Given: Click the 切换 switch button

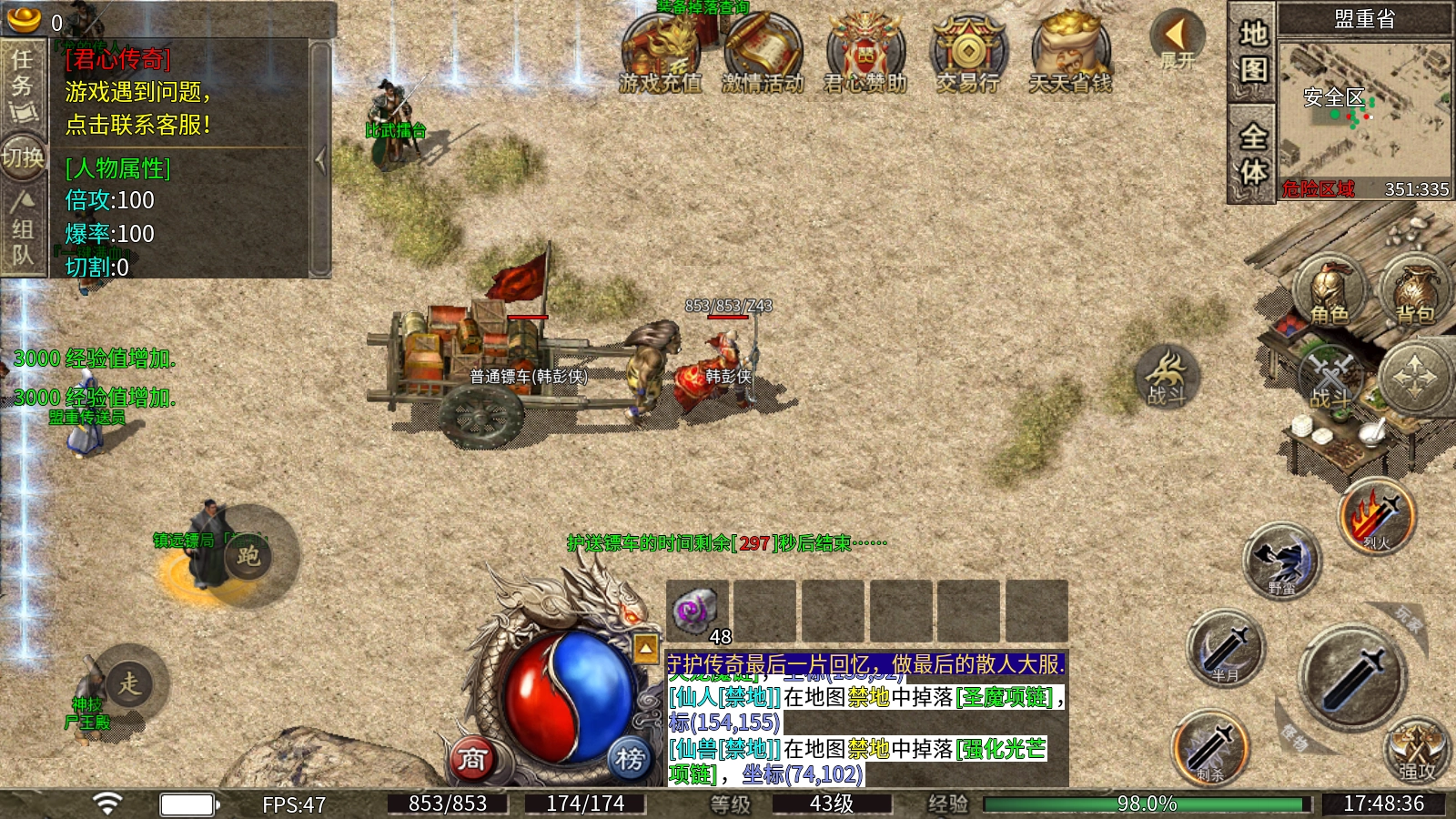Looking at the screenshot, I should click(23, 158).
